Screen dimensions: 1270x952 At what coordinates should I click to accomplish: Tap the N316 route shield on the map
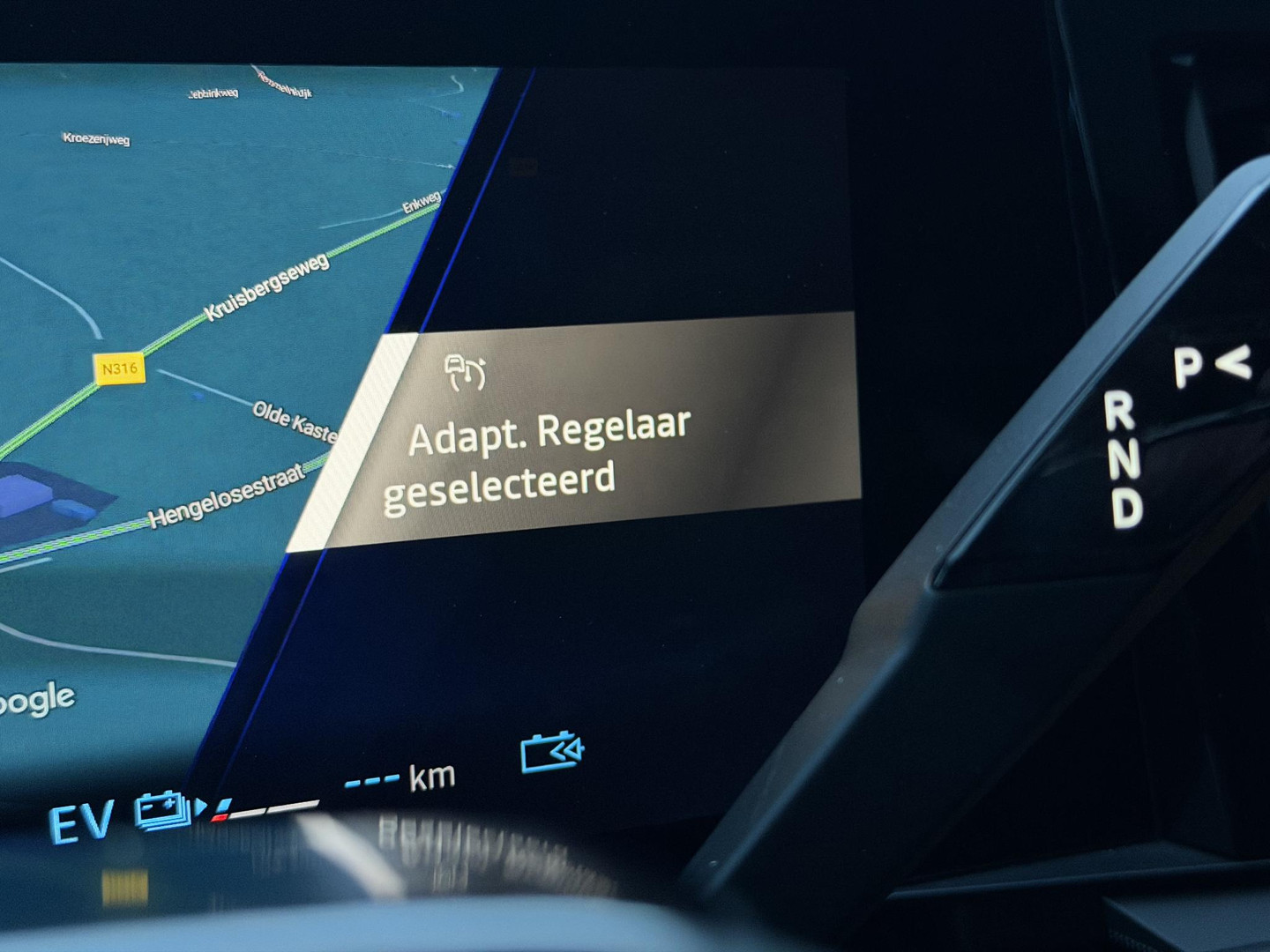(x=119, y=368)
